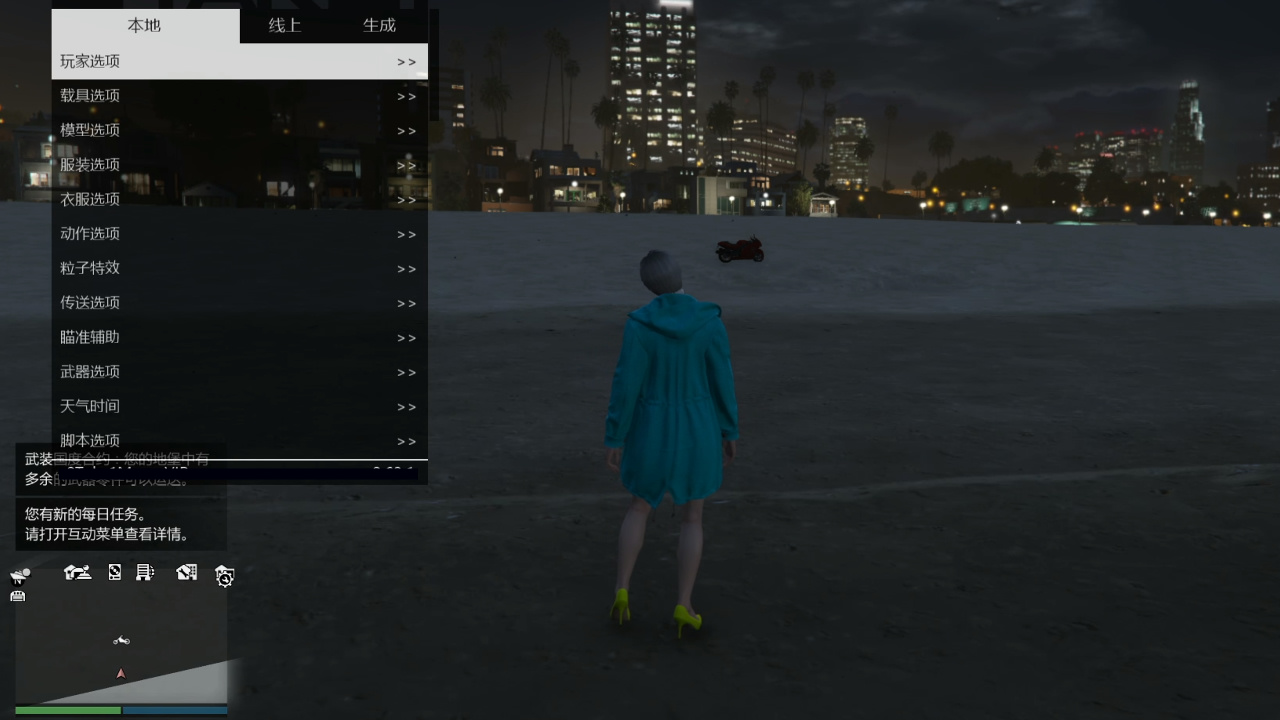Click the radar minimap
This screenshot has width=1280, height=720.
(121, 655)
